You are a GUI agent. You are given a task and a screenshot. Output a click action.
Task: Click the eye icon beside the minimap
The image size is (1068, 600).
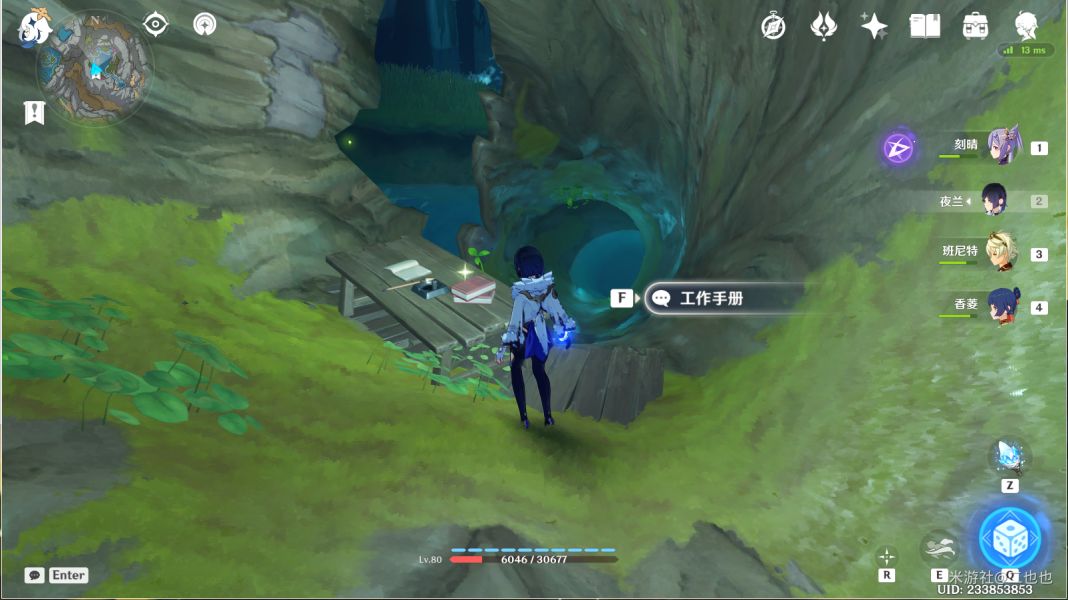pos(155,24)
